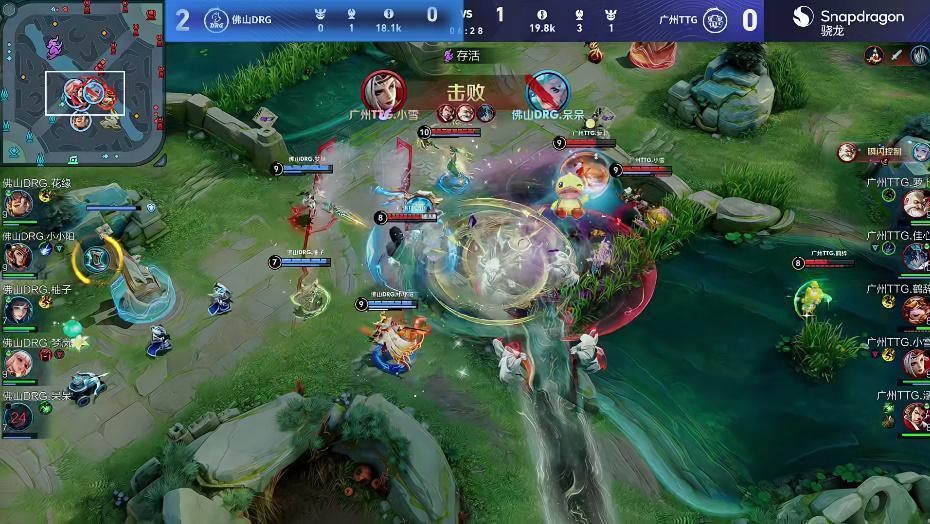
Task: Open the Snapdragon 骁龙 sponsor banner
Action: (847, 20)
